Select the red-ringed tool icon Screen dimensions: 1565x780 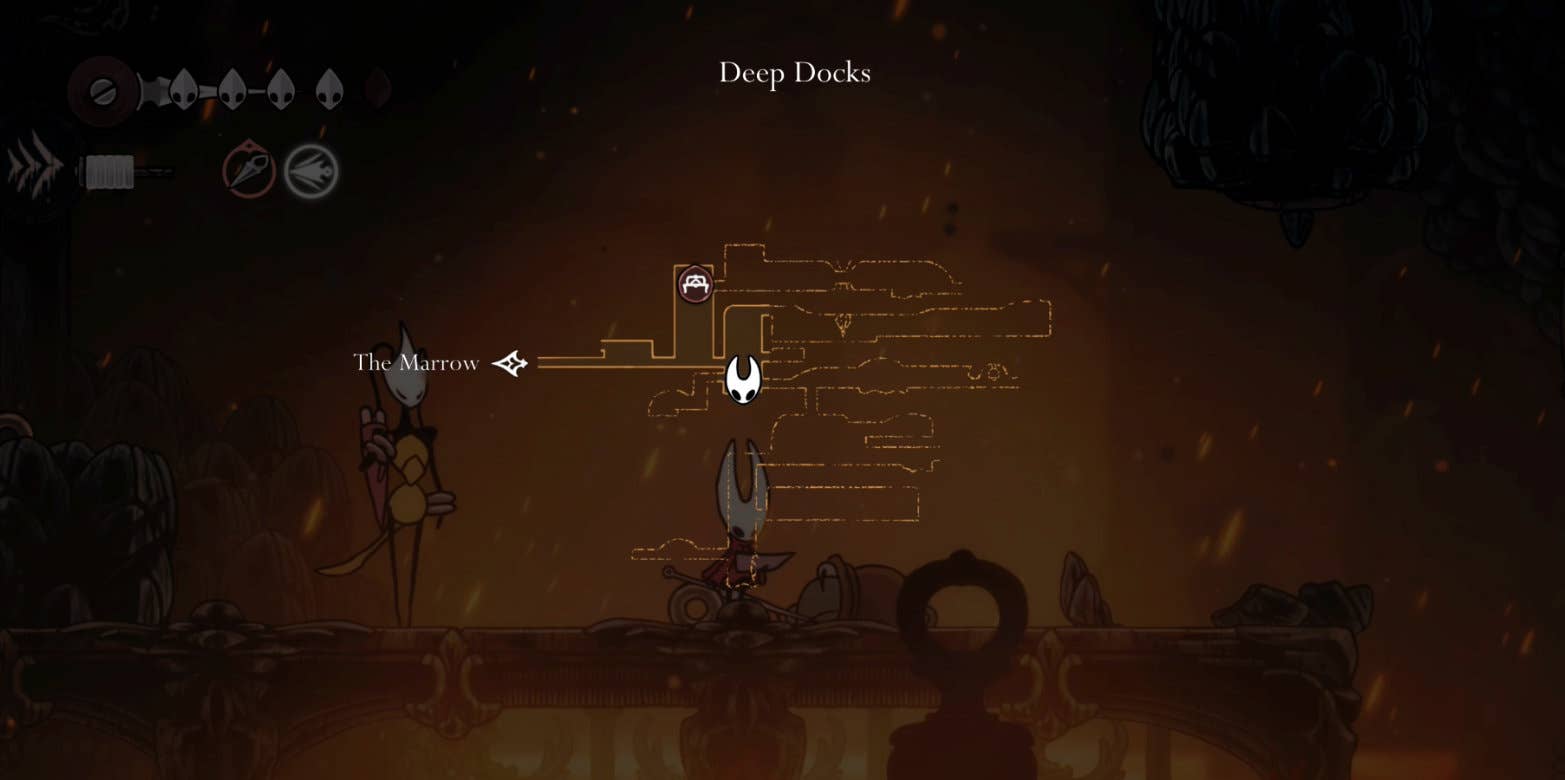click(x=249, y=170)
